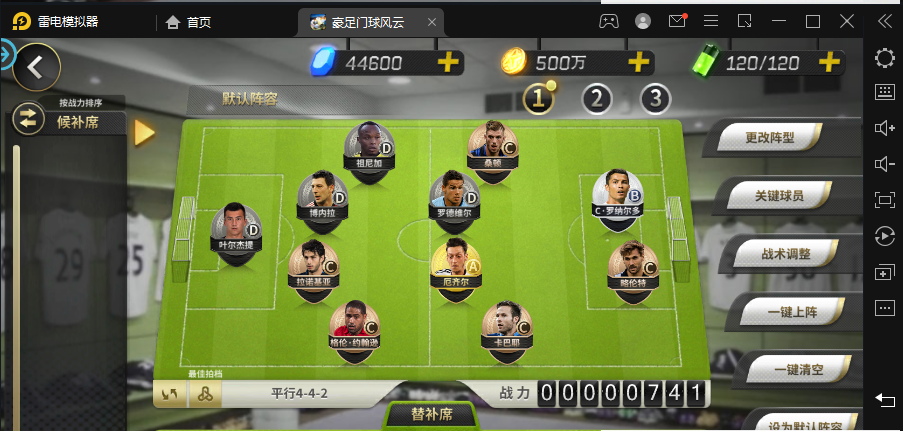Select goalkeeper 叶尔杰提
The image size is (903, 431).
coord(236,228)
